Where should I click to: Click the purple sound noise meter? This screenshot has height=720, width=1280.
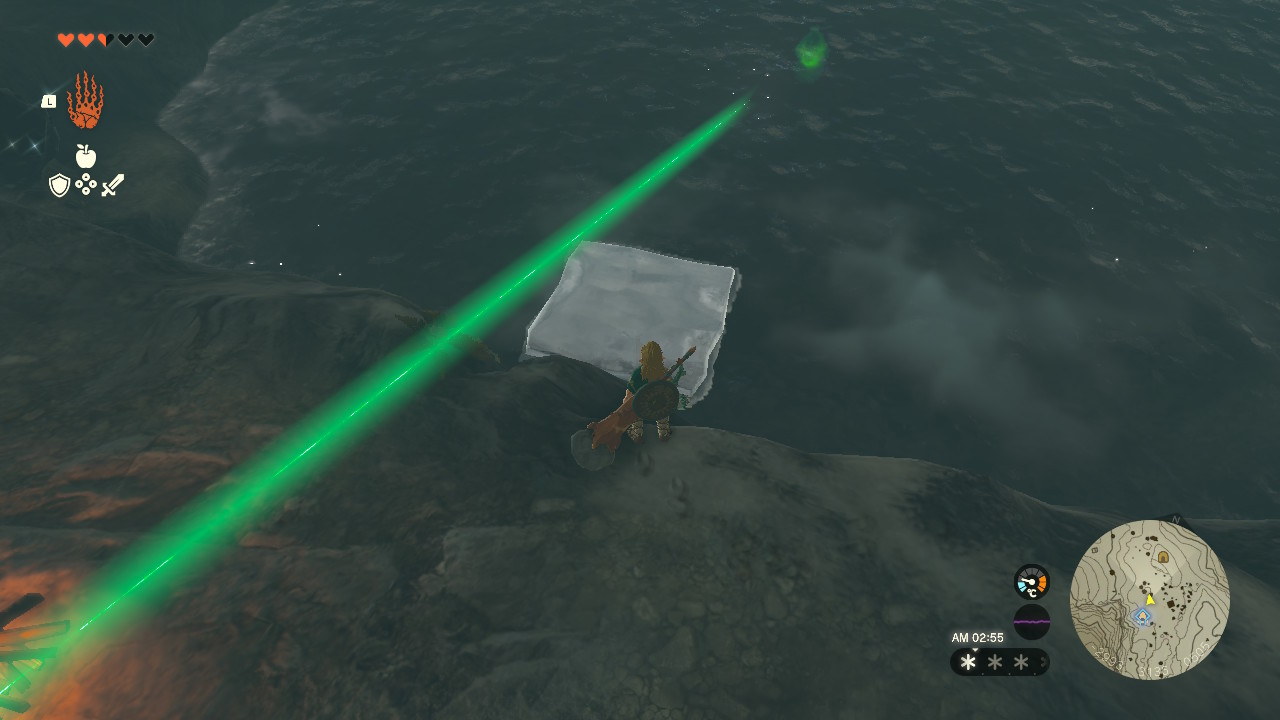1031,622
